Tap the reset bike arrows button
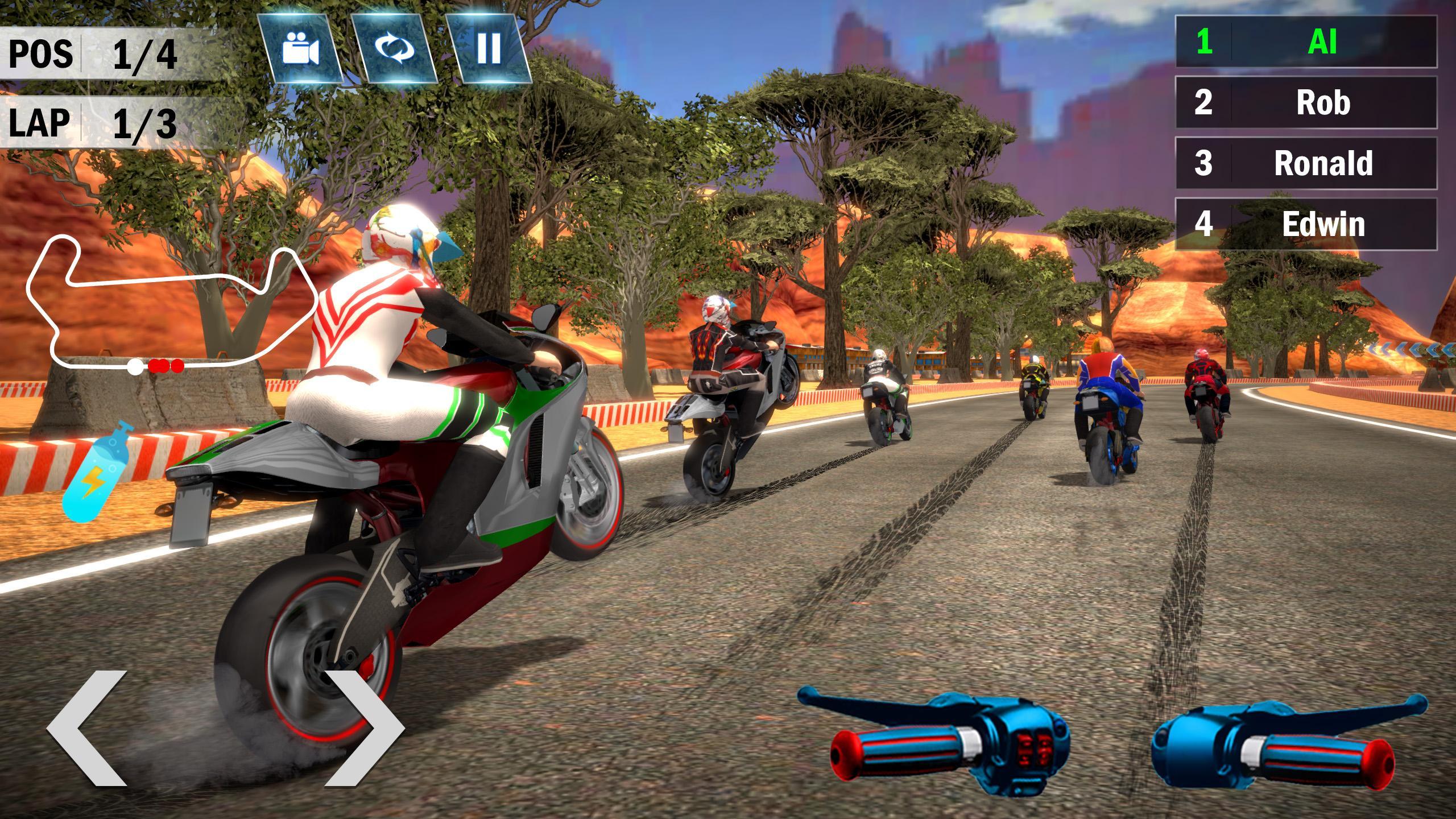This screenshot has width=1456, height=819. coord(394,48)
